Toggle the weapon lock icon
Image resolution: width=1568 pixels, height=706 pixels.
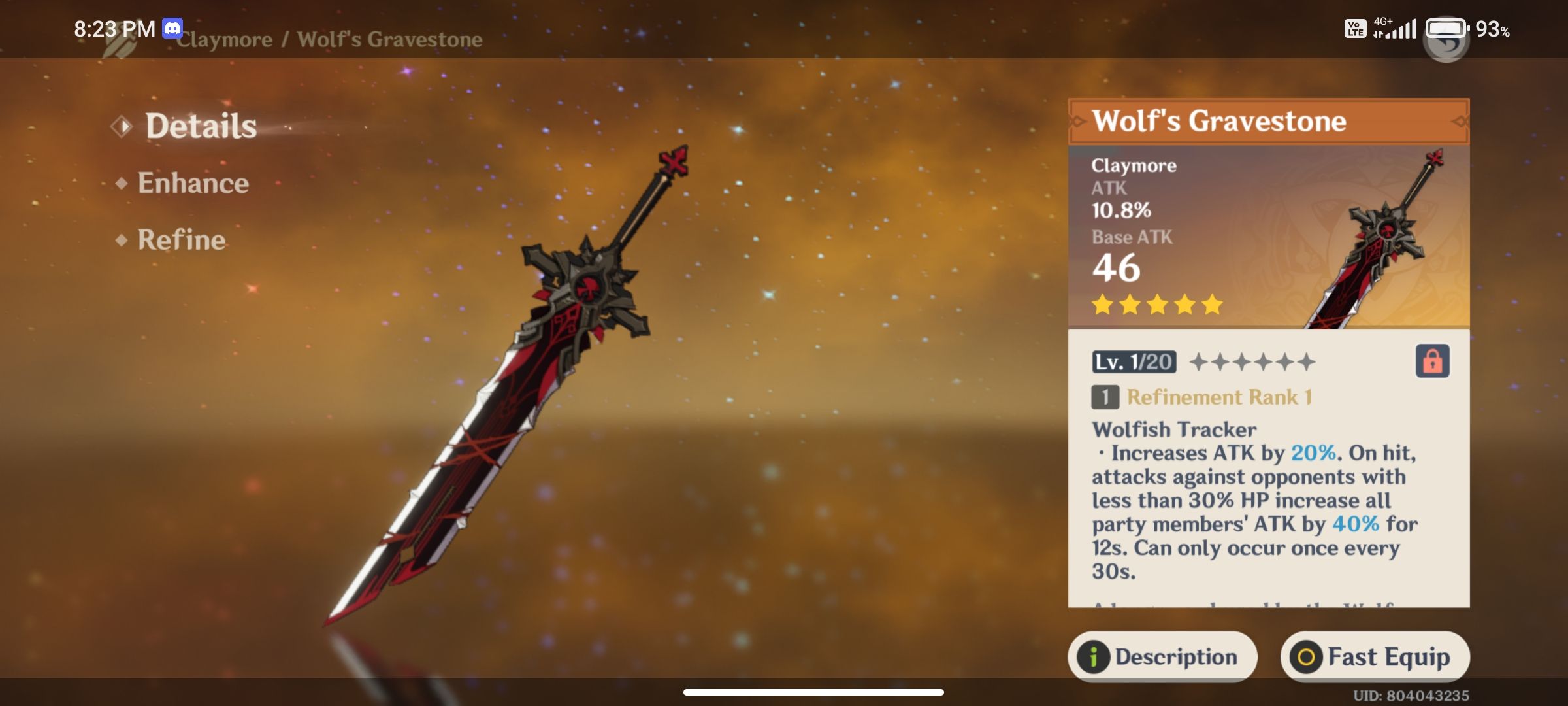pos(1432,361)
